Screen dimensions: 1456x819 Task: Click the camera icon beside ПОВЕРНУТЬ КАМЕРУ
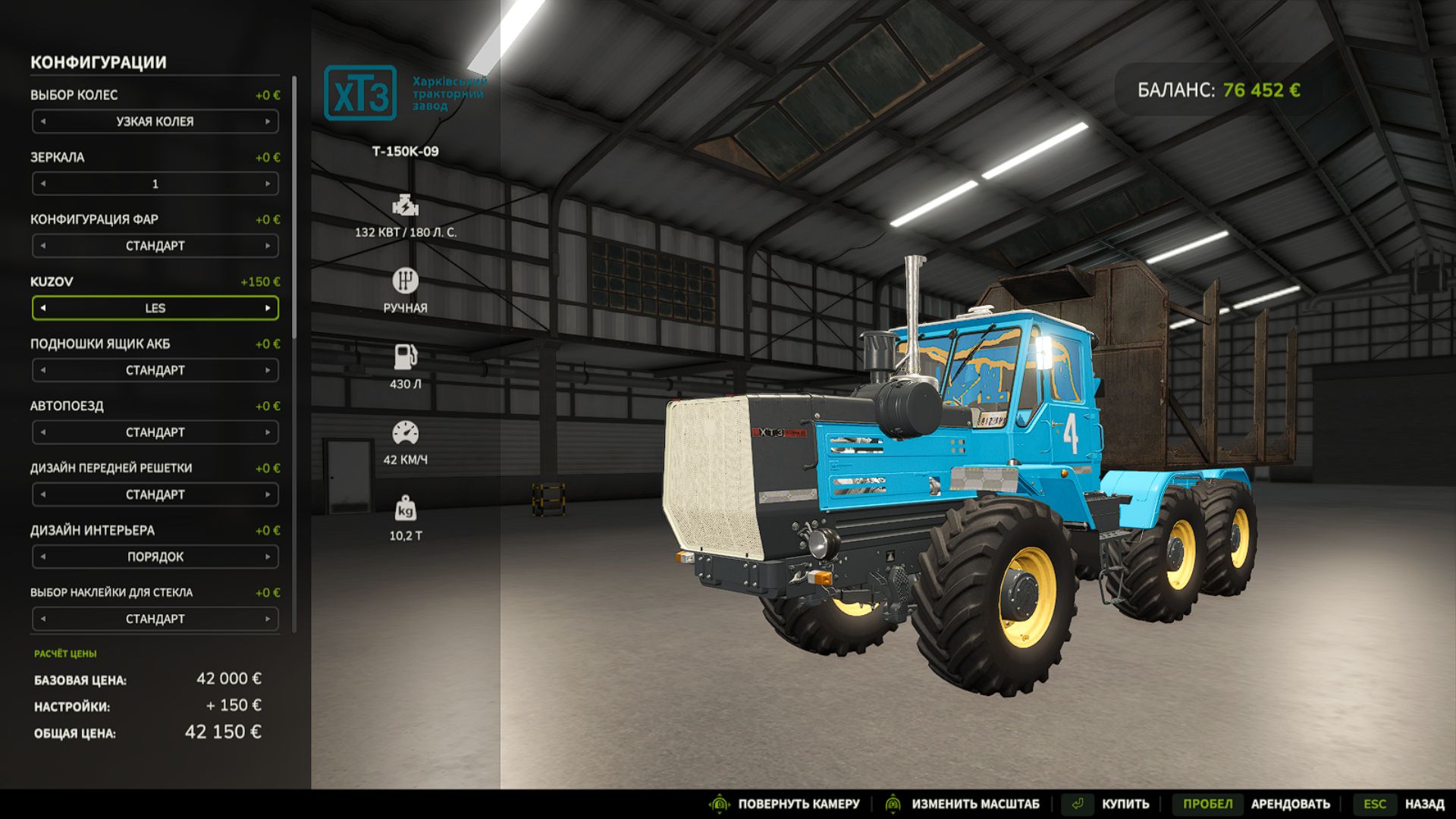click(x=719, y=802)
